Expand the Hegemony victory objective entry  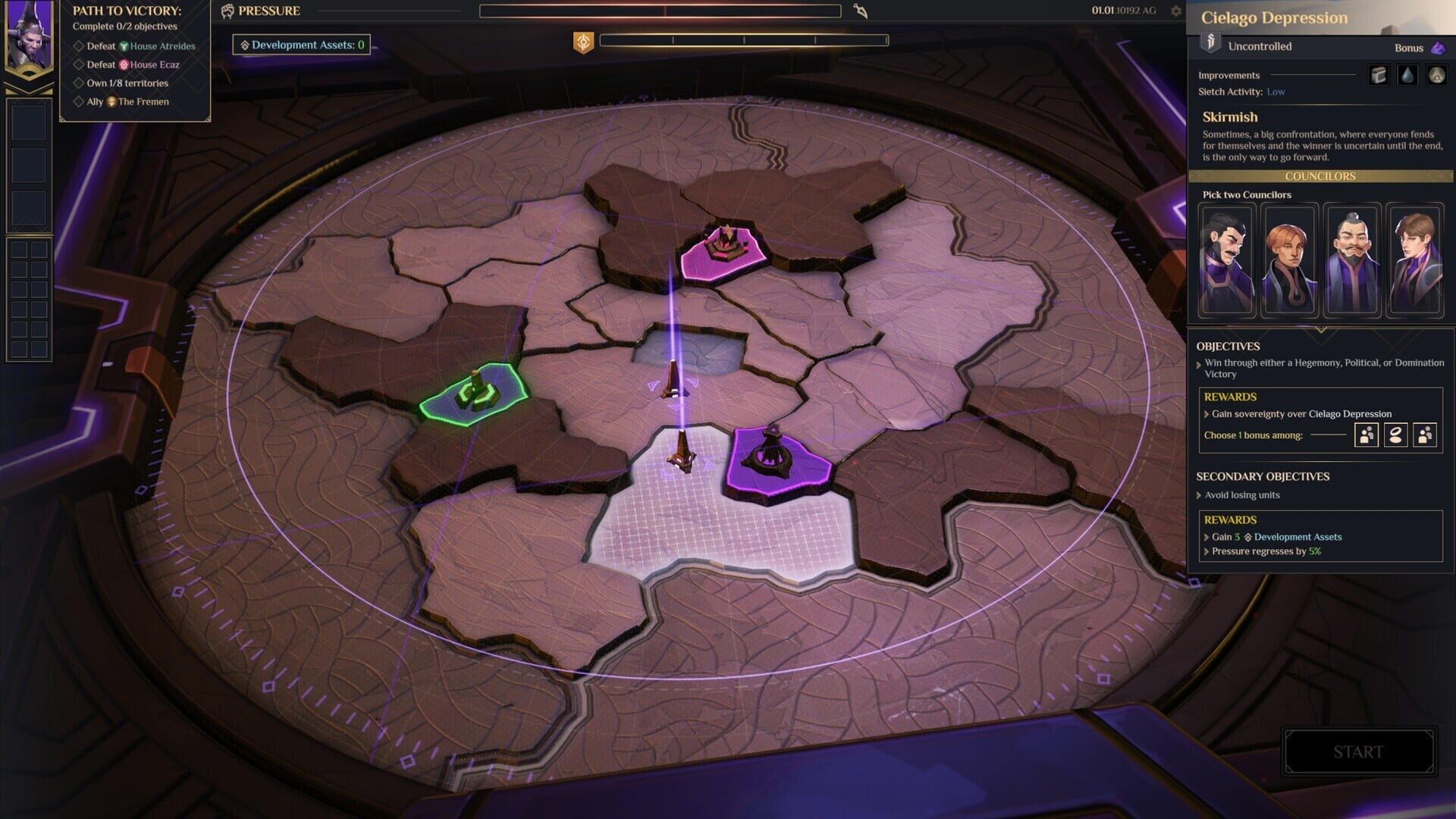click(x=1199, y=362)
